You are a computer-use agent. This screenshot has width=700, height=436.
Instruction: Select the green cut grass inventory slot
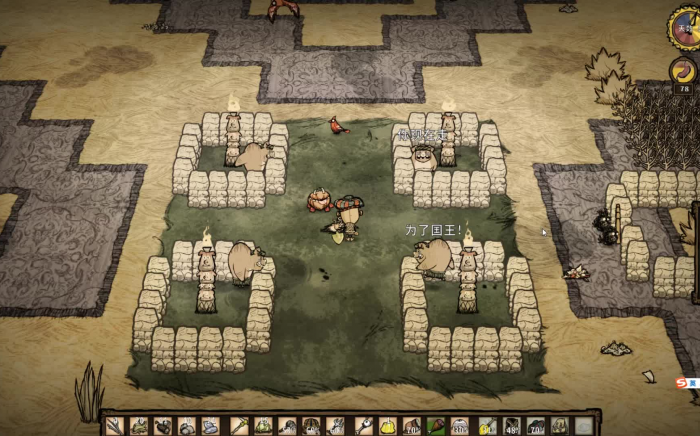tap(139, 425)
